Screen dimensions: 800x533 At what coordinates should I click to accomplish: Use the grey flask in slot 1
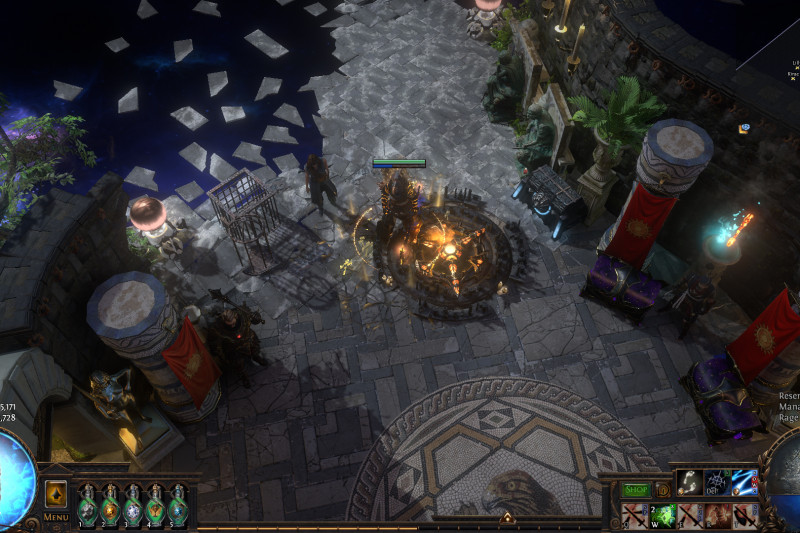88,507
